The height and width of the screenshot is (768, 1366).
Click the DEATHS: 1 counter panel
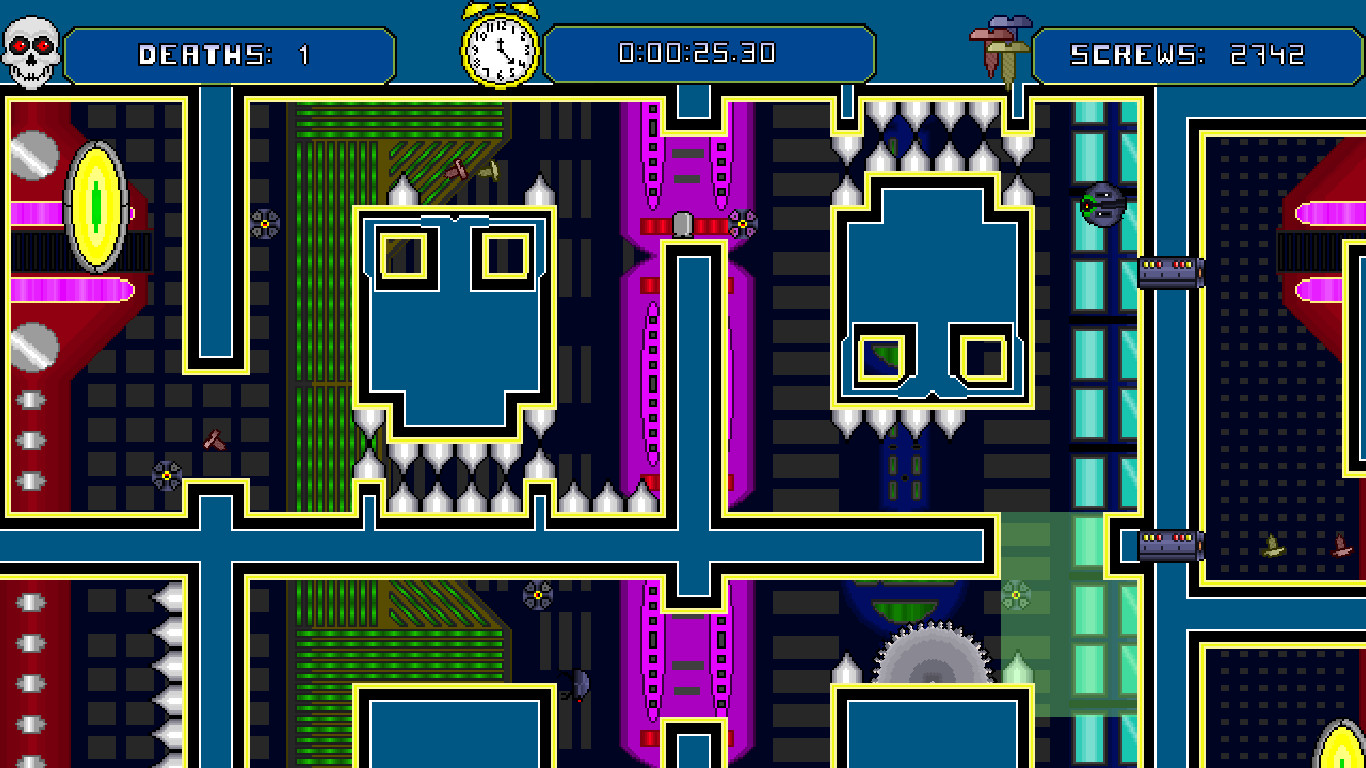[230, 55]
